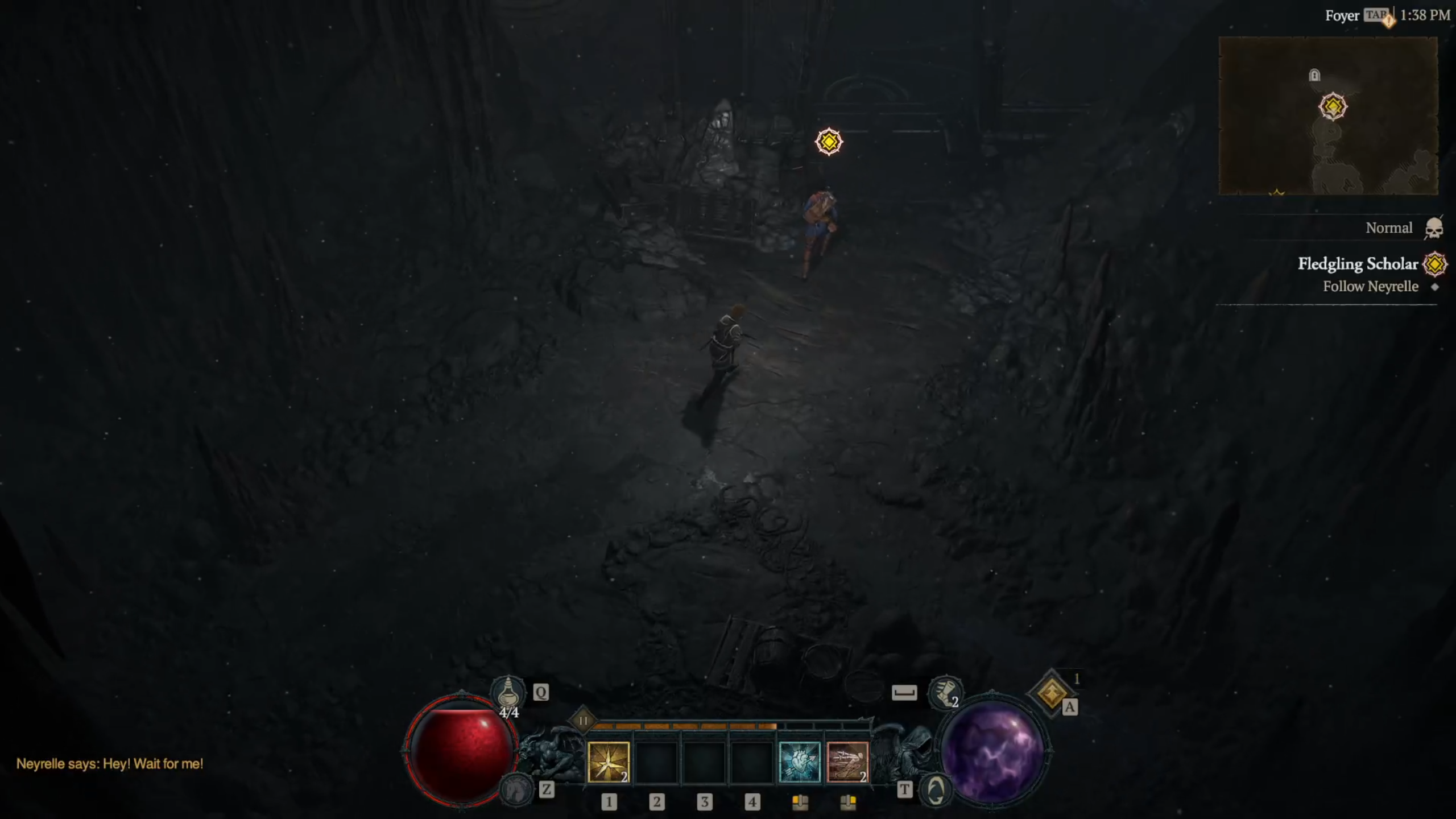Open the minimap
This screenshot has height=819, width=1456.
click(1328, 116)
